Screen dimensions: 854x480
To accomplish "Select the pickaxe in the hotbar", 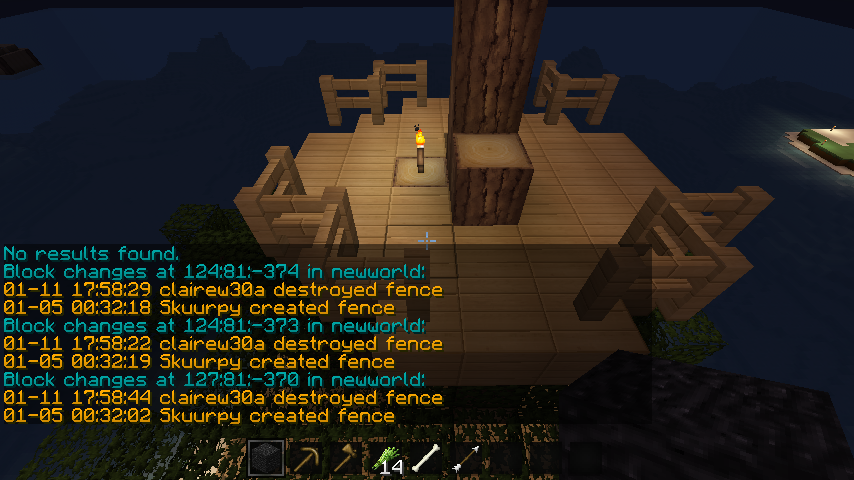I will [x=306, y=459].
